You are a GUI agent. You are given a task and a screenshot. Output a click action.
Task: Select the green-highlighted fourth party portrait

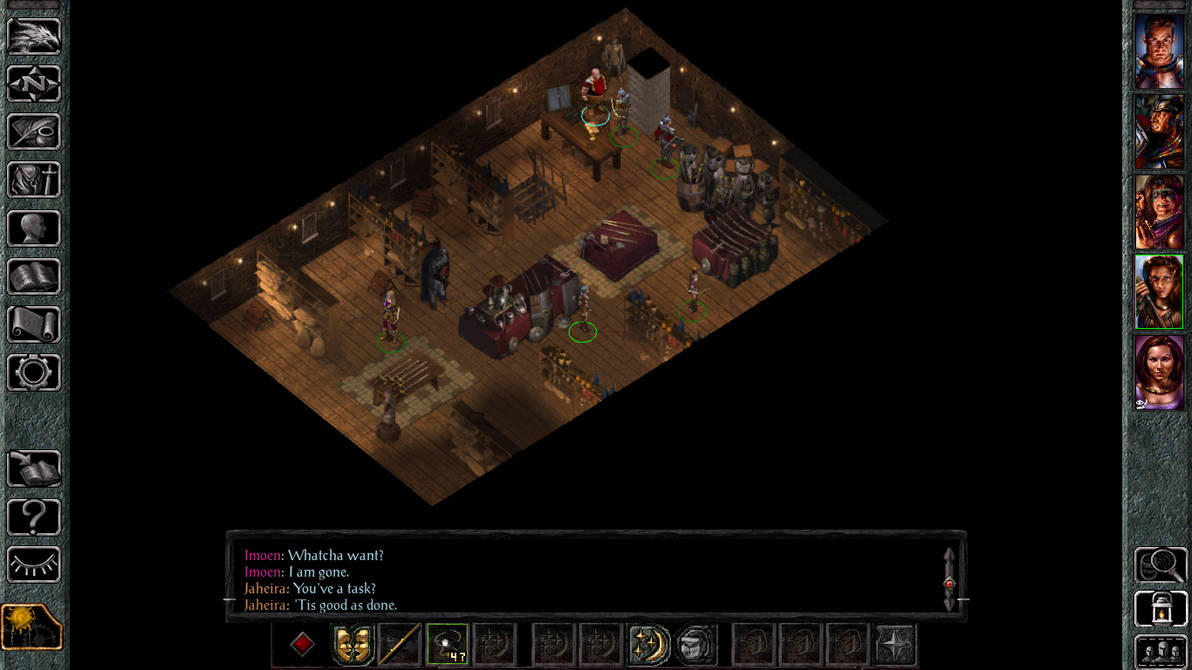(x=1159, y=292)
